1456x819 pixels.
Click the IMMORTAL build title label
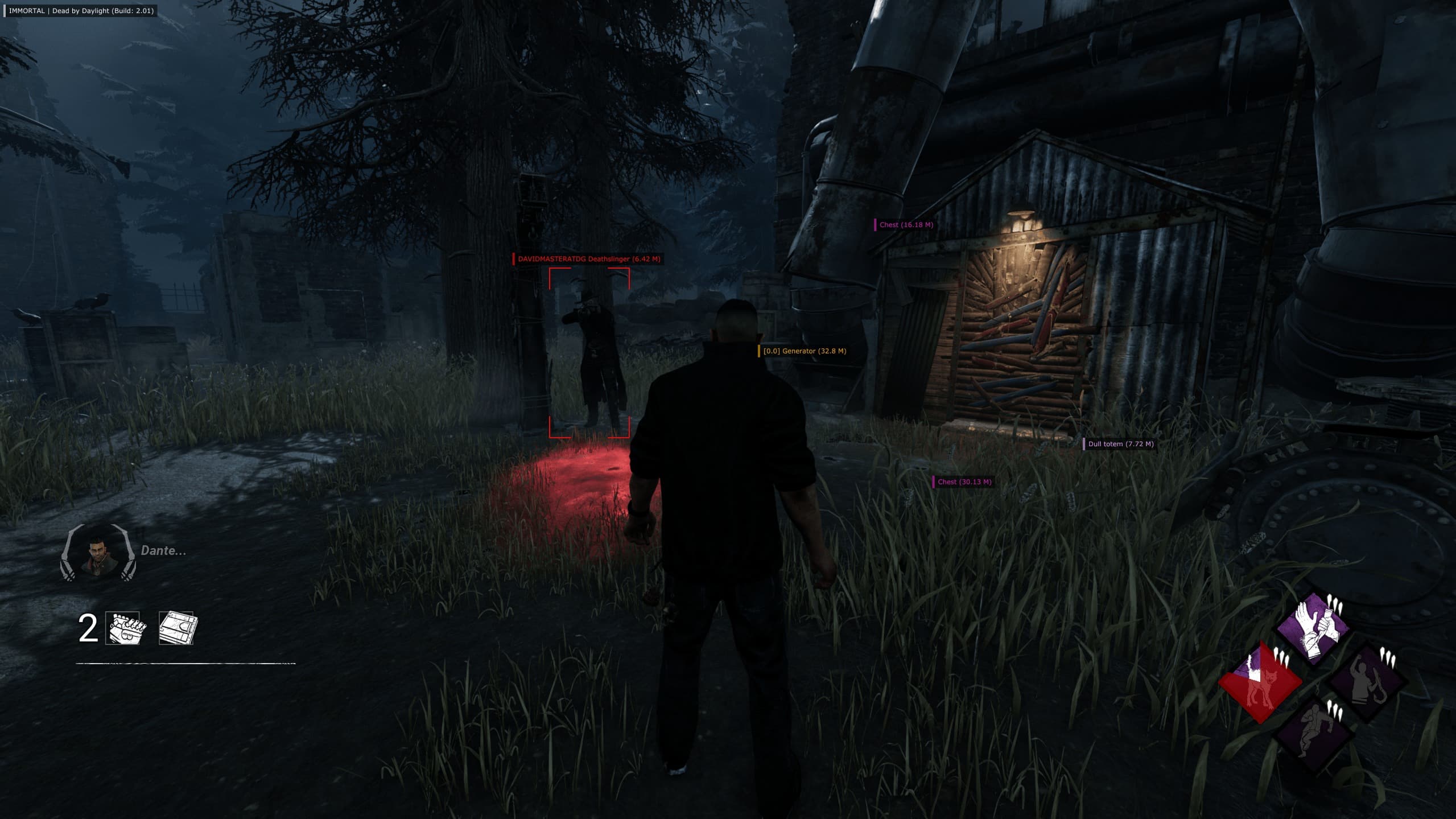pos(81,11)
